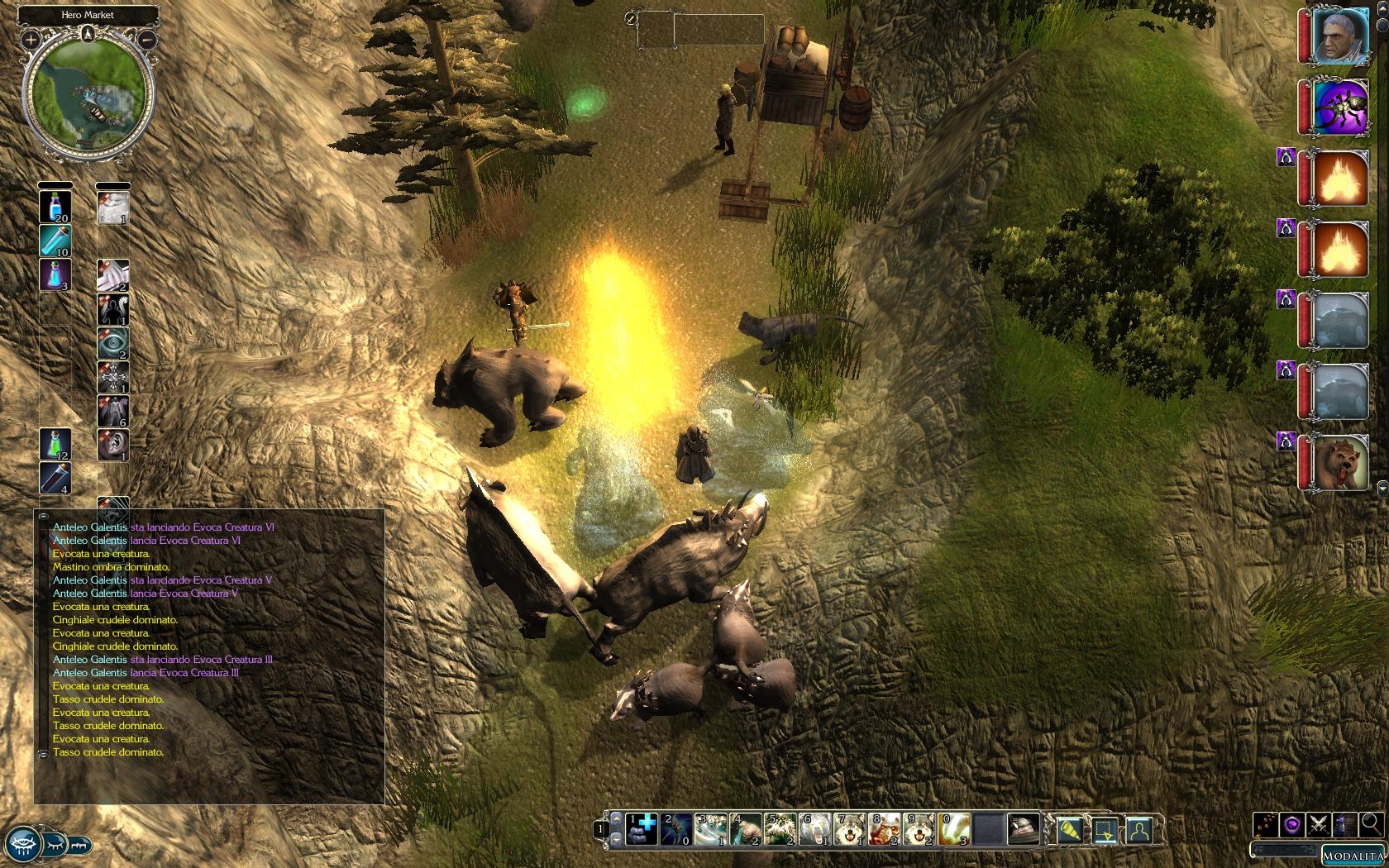Activate hotbar slot 6 bear summon
Viewport: 1389px width, 868px height.
(816, 829)
